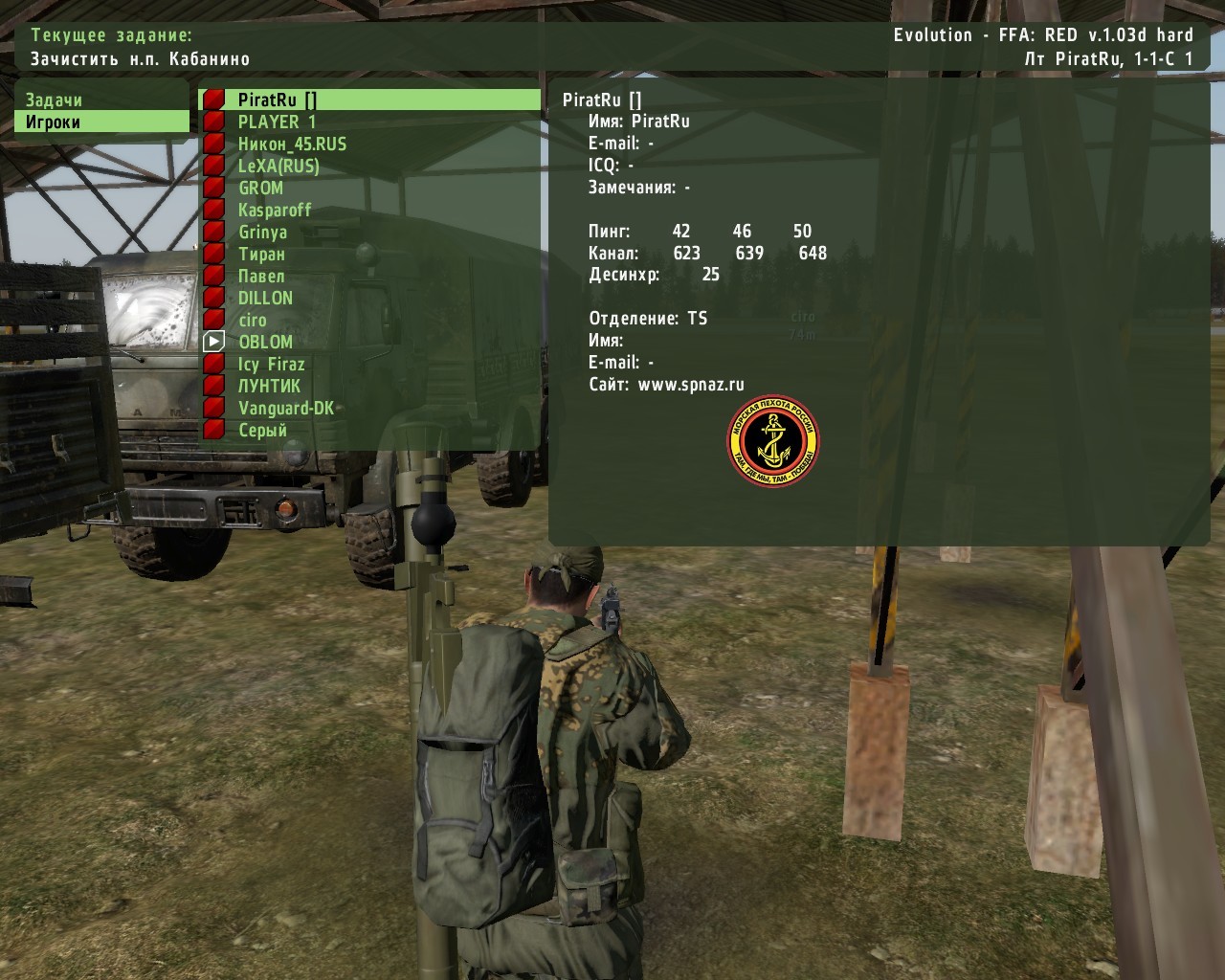The height and width of the screenshot is (980, 1225).
Task: Select player ciro in the list
Action: 253,320
